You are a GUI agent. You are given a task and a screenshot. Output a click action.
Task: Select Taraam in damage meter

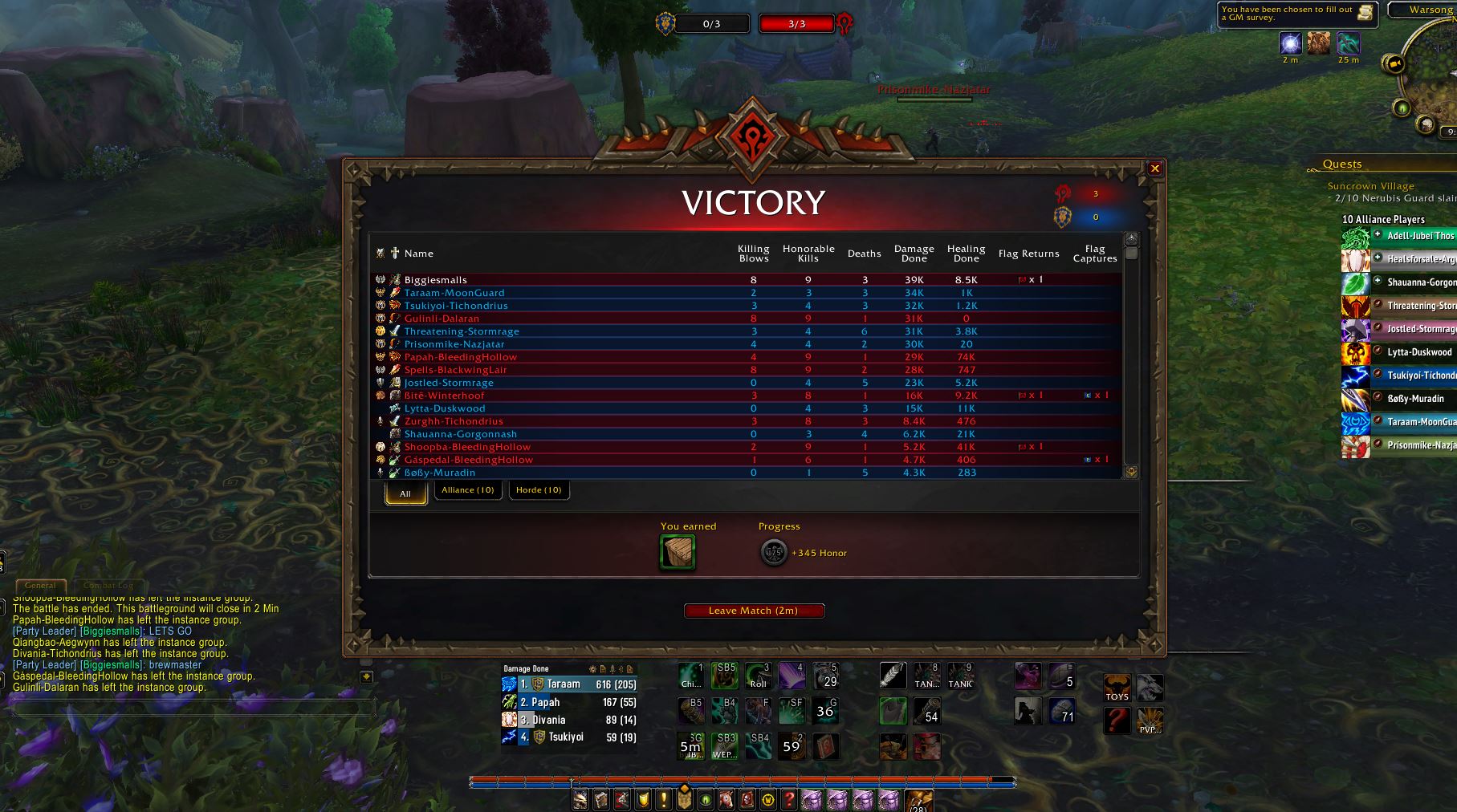point(564,684)
